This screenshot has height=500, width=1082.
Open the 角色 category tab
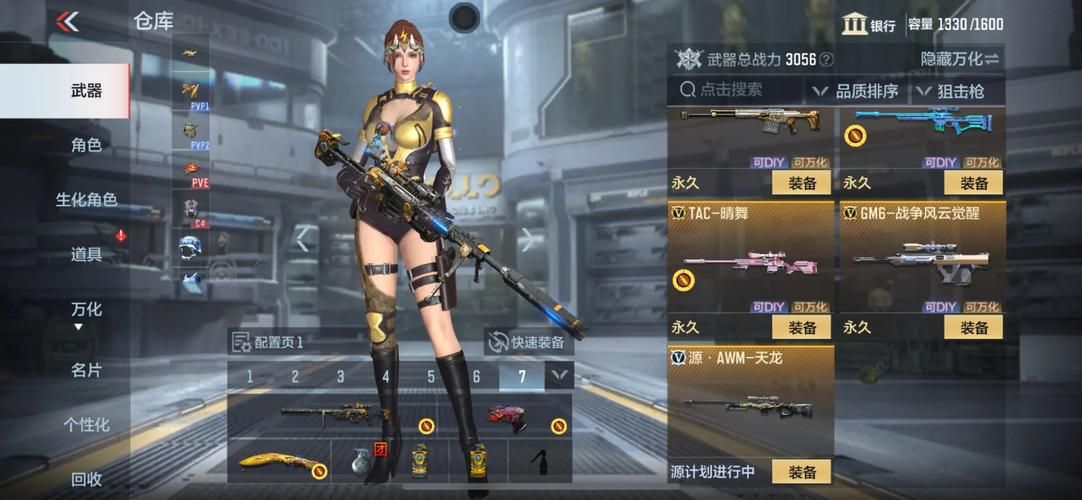[x=86, y=145]
